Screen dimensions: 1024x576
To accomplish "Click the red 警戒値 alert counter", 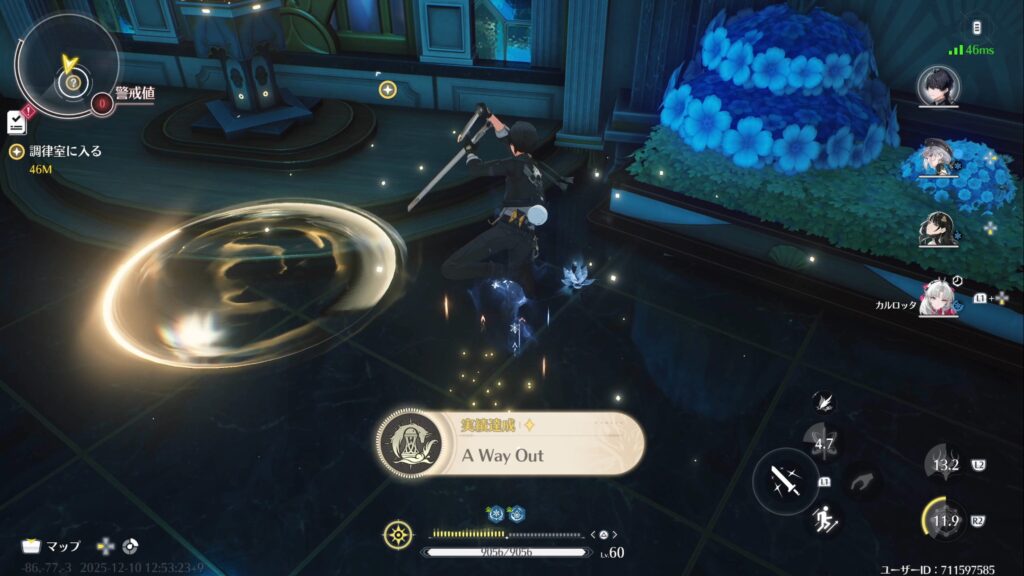I will (101, 101).
